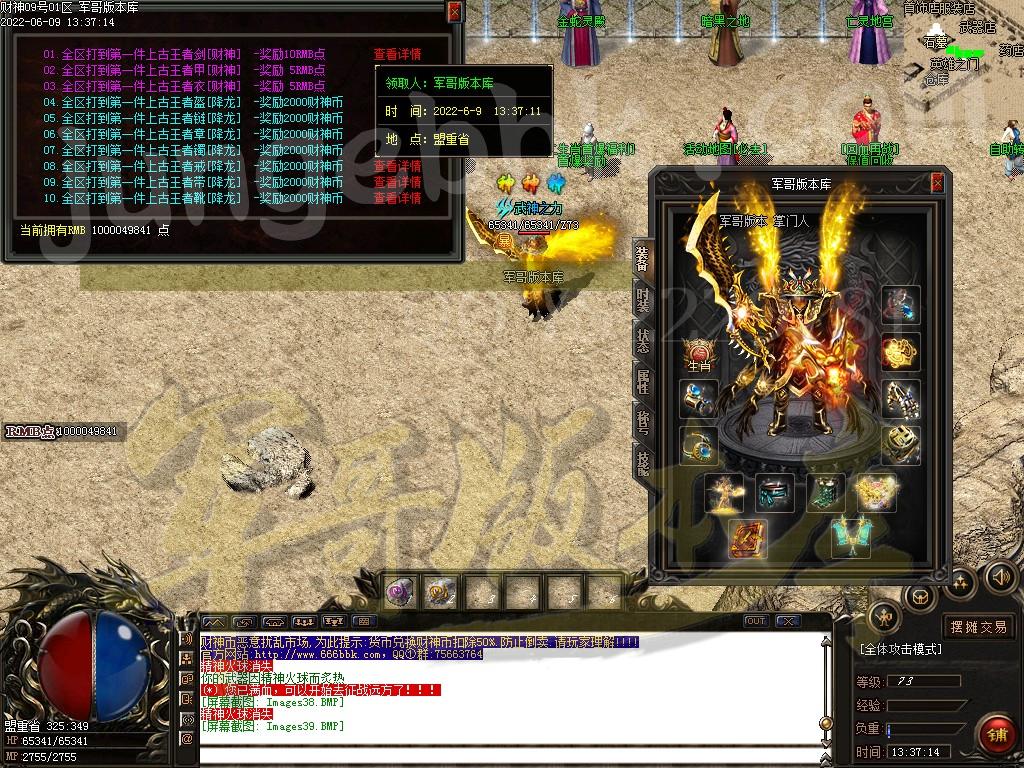Use the purple swirl item in hotbar

[401, 592]
